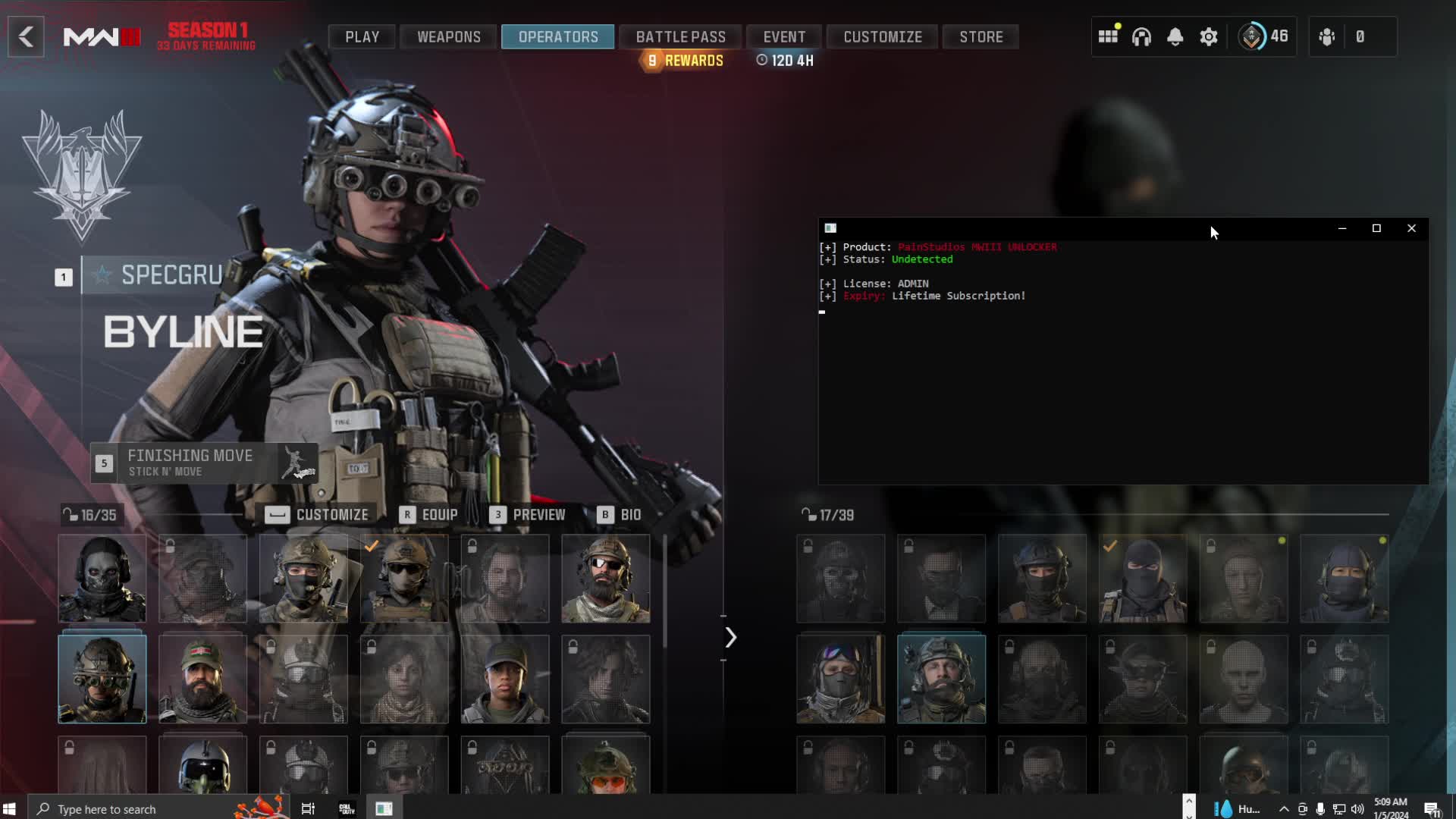The image size is (1456, 819).
Task: Pick the eyepatch bearded operator portrait
Action: click(605, 579)
